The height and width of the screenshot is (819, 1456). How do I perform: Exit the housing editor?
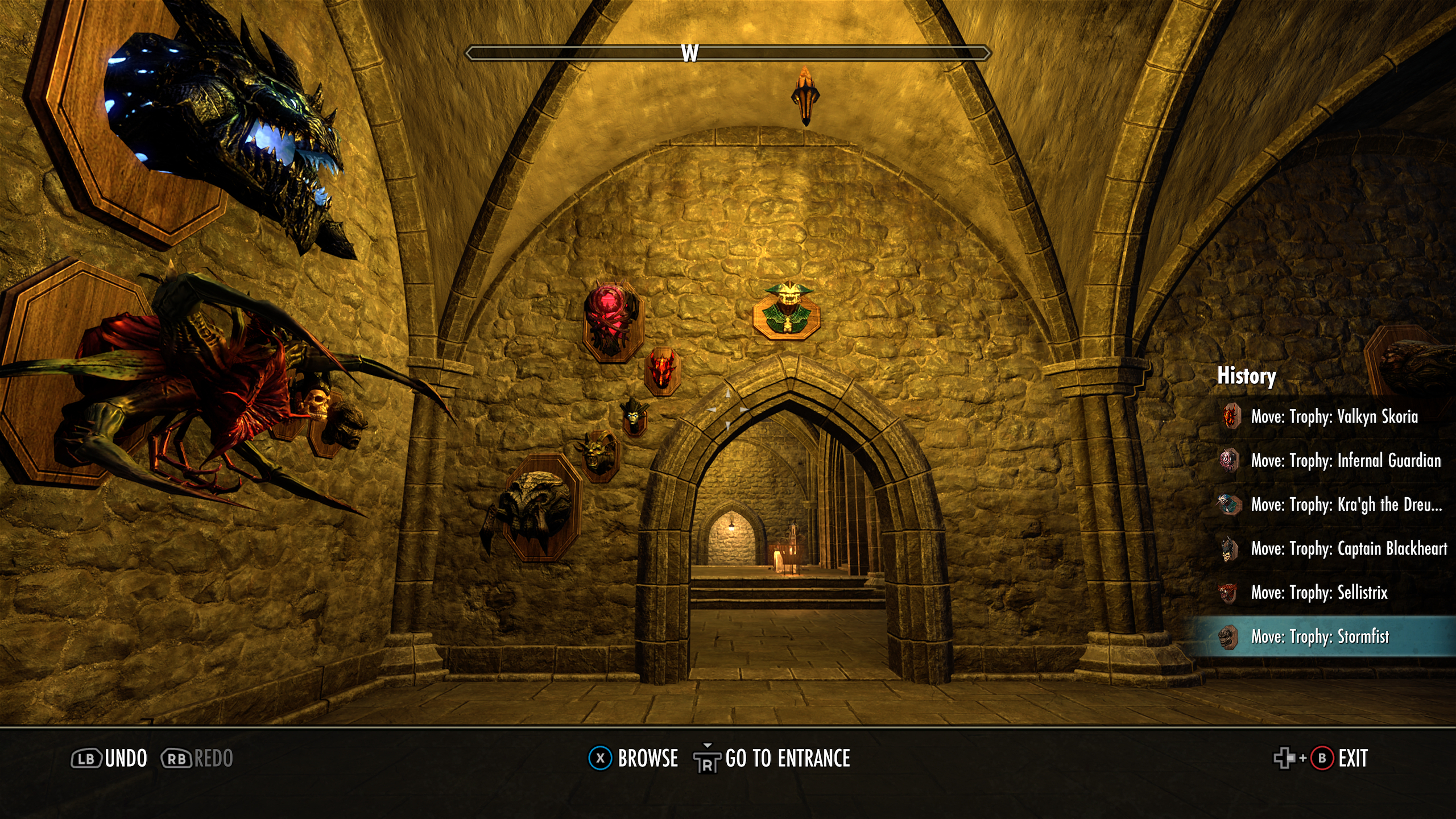(x=1321, y=759)
